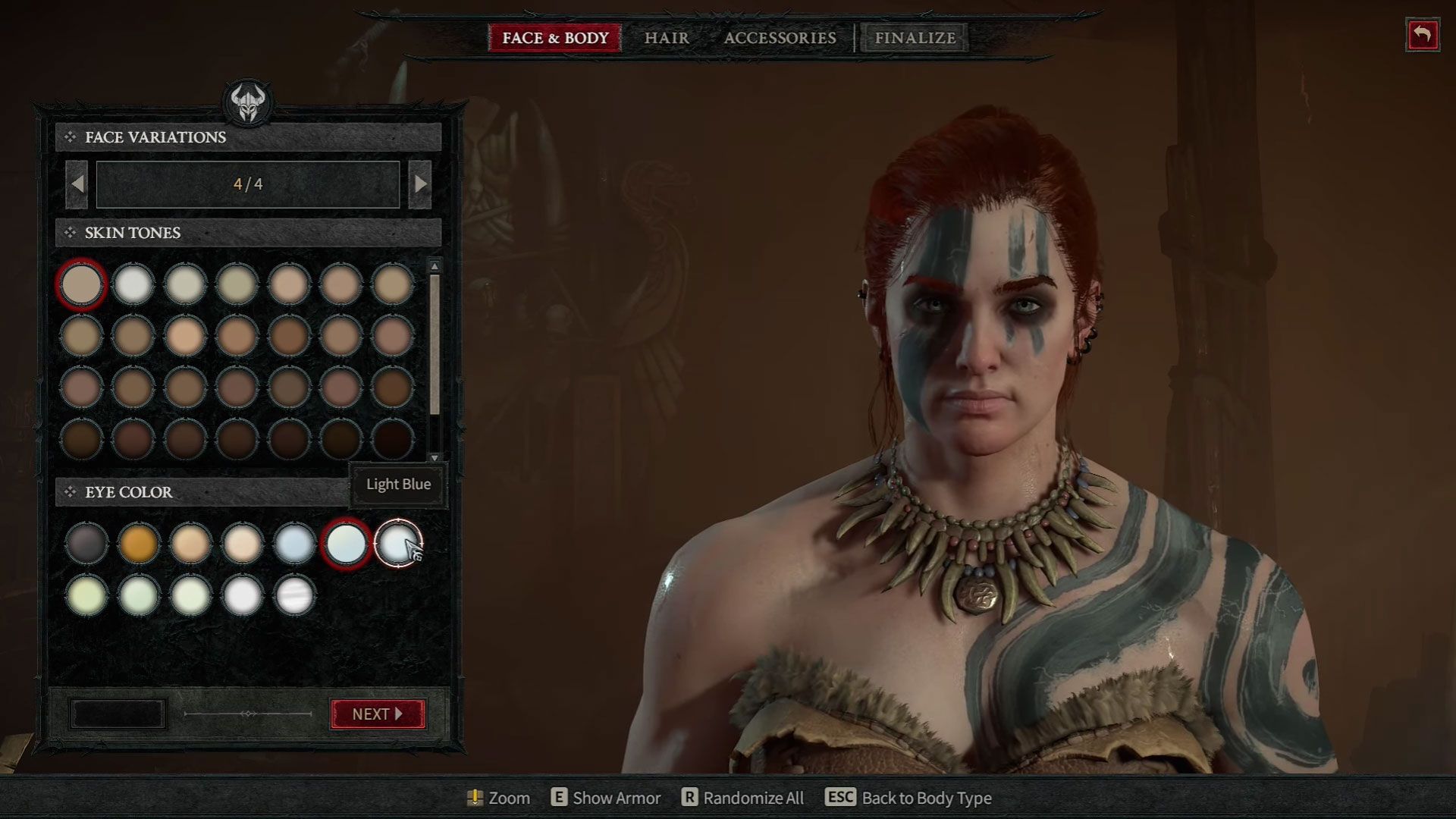Image resolution: width=1456 pixels, height=819 pixels.
Task: Select the currently highlighted skin tone swatch
Action: click(81, 284)
